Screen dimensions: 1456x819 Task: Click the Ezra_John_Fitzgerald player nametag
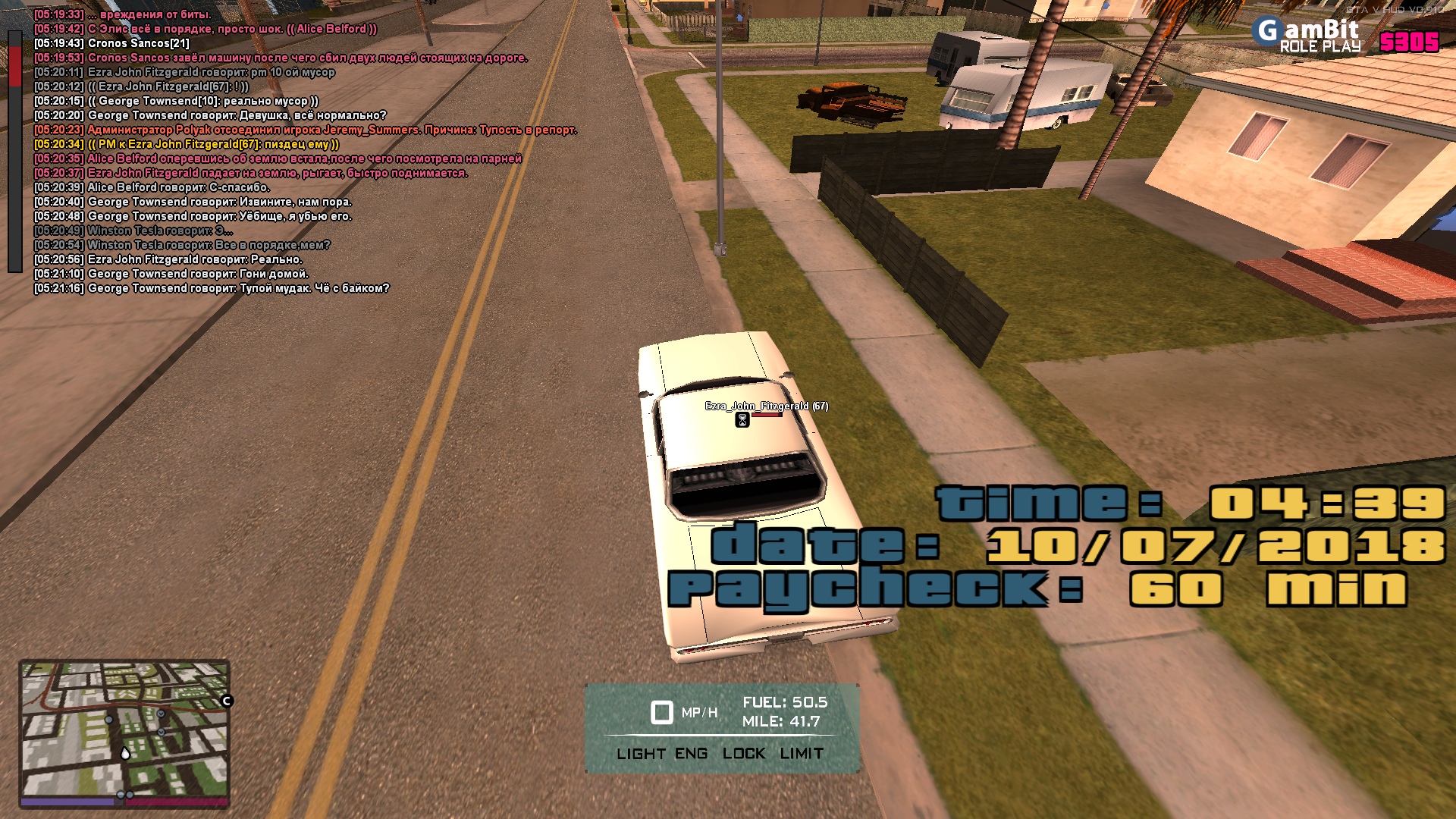(x=766, y=406)
